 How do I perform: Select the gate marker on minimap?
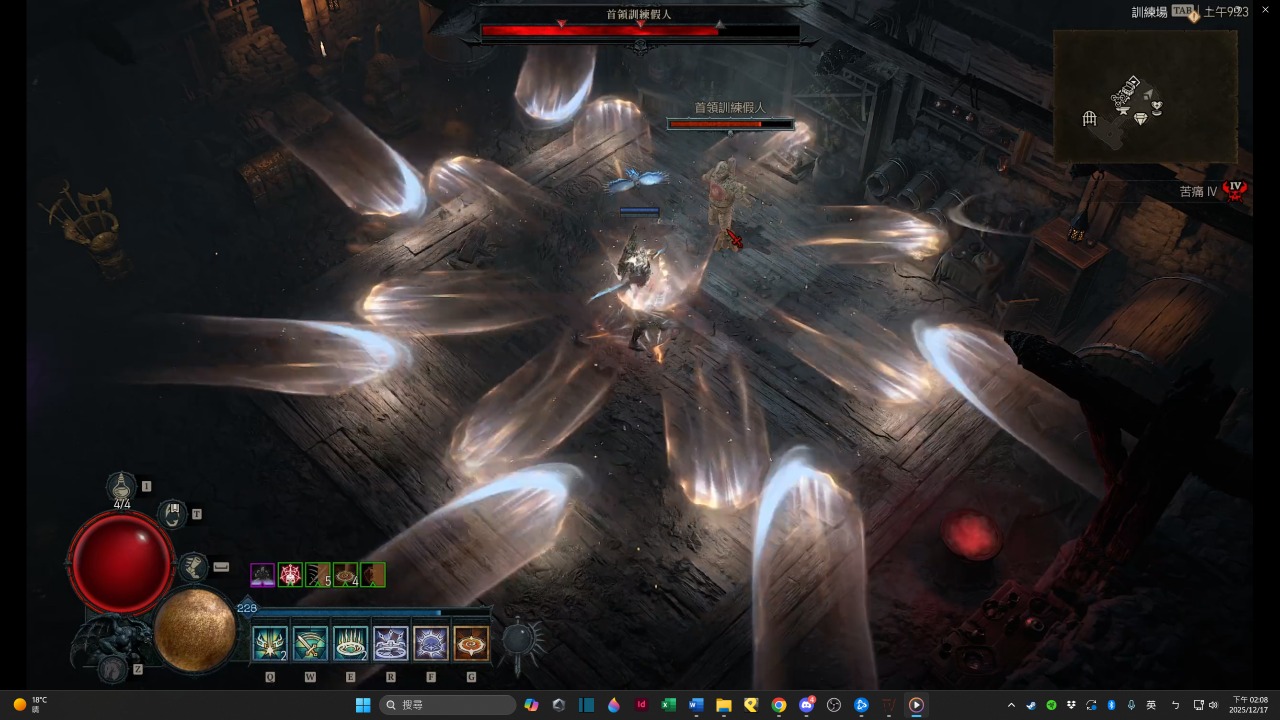1090,119
